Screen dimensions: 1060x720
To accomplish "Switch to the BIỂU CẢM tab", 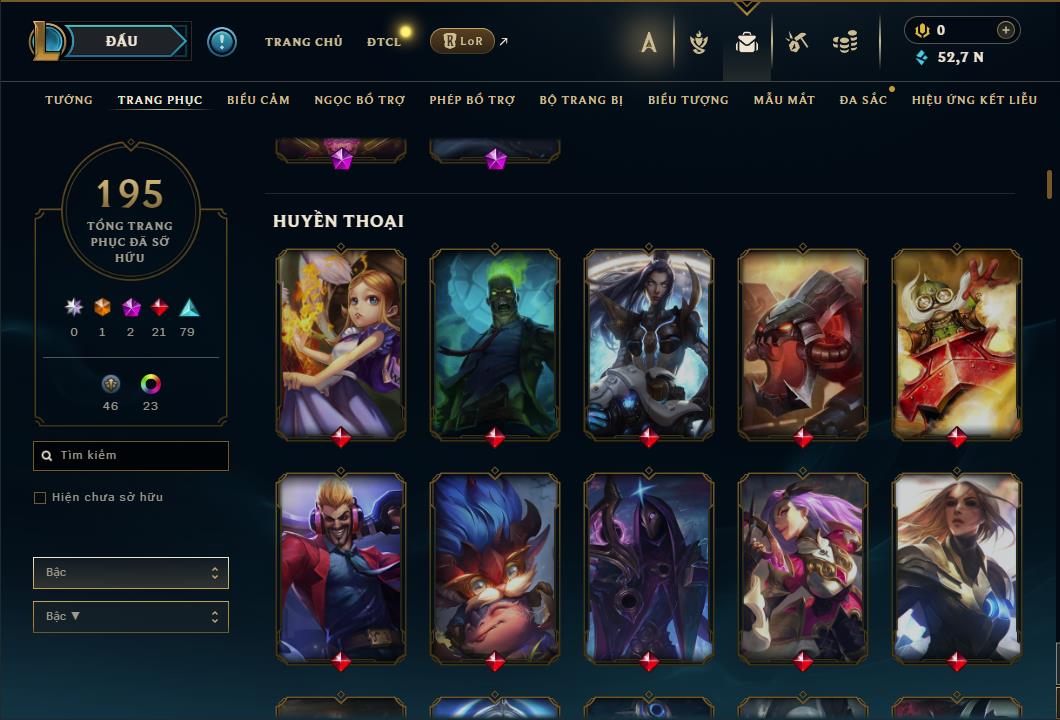I will (x=258, y=100).
